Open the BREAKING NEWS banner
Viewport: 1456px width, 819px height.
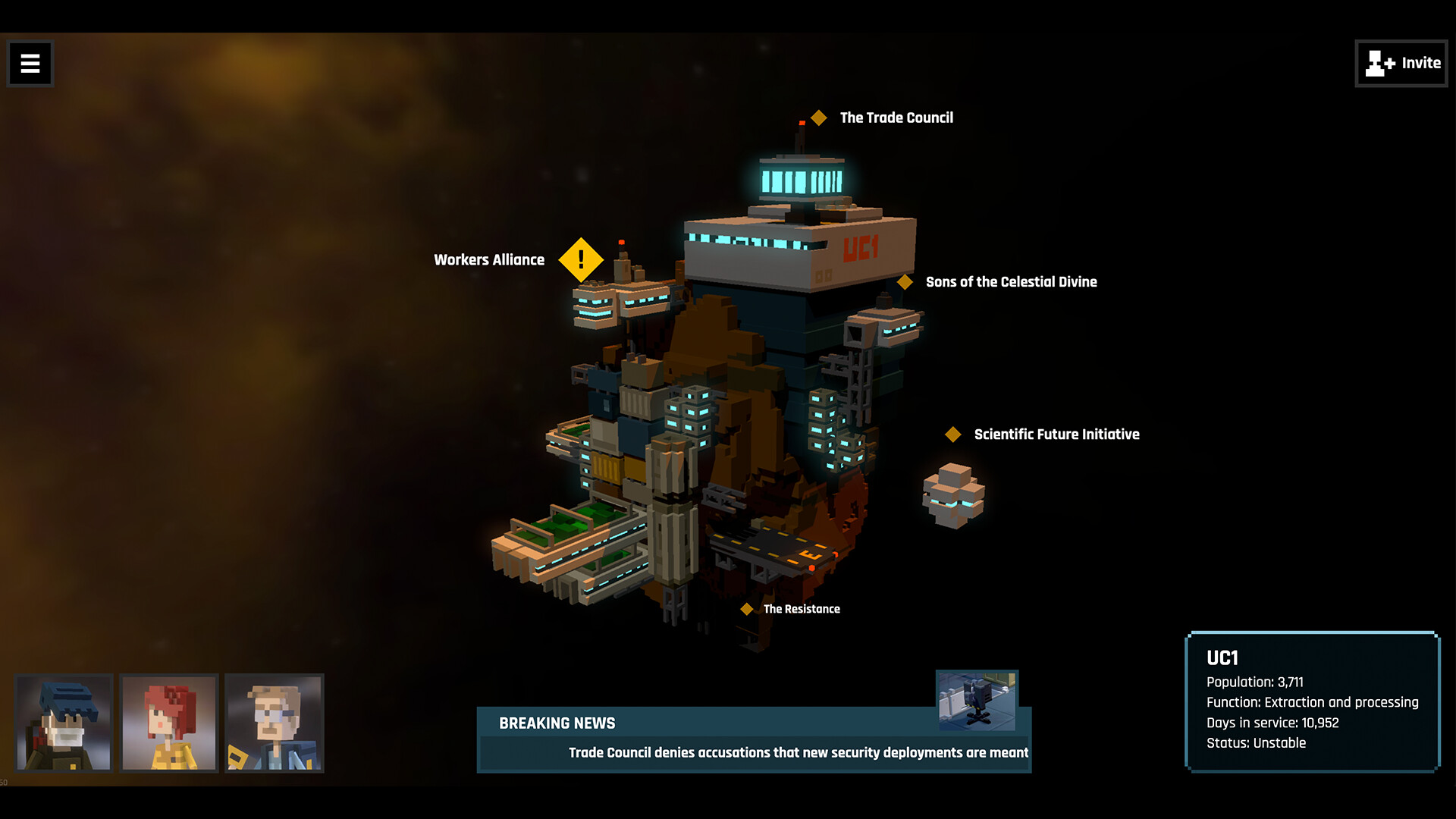[557, 723]
